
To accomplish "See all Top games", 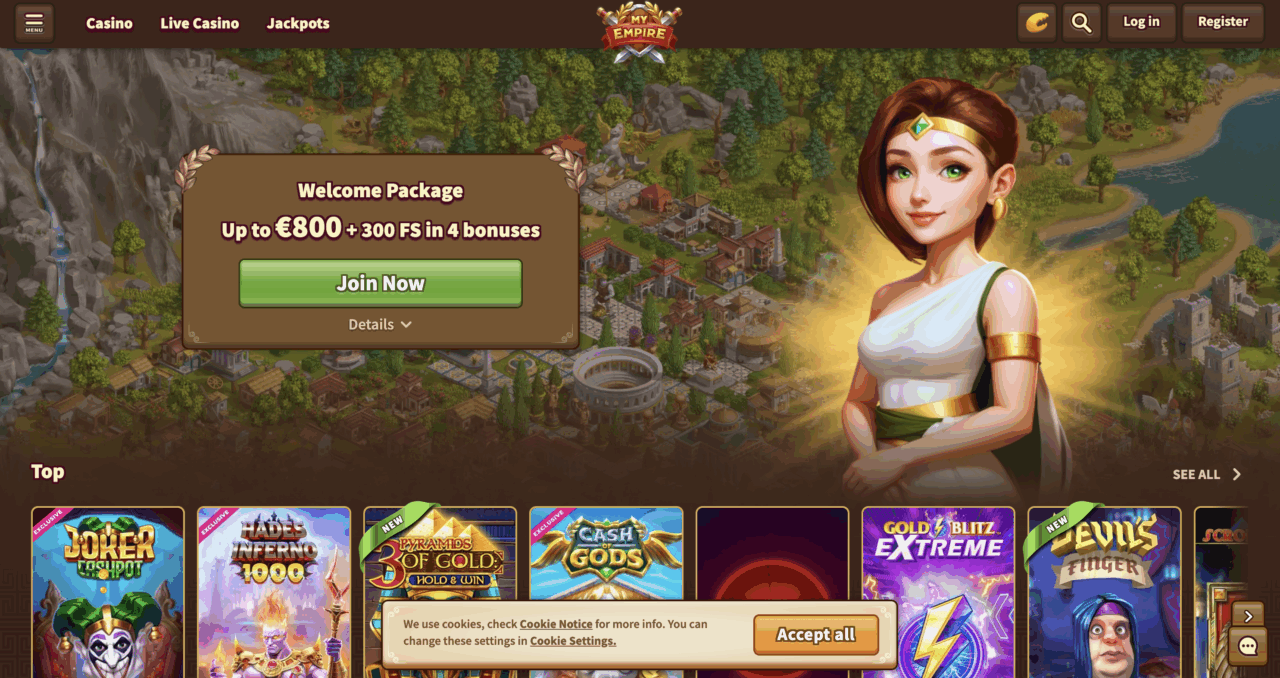I will click(1206, 474).
